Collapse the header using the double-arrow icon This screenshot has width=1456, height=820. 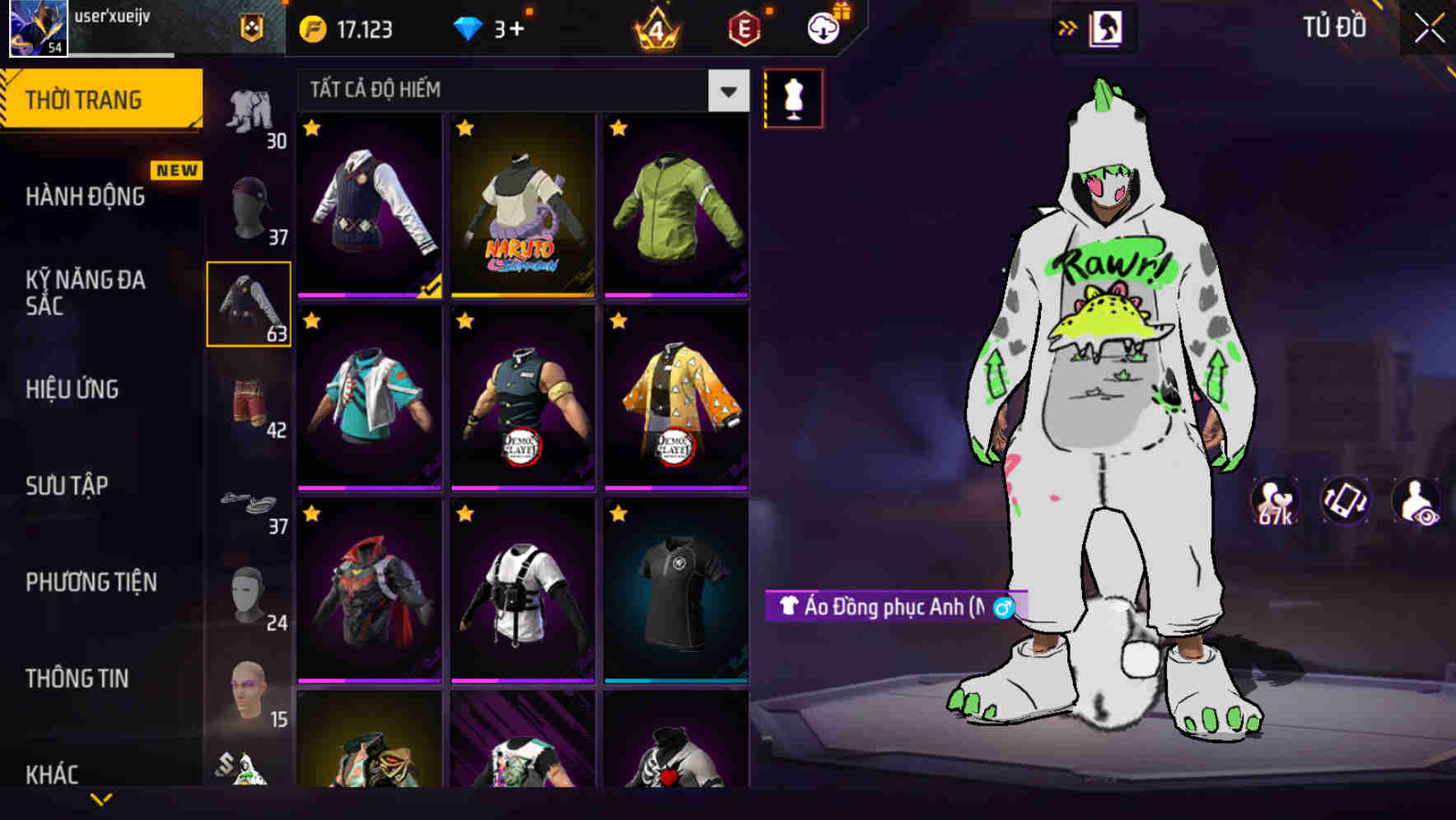[x=1068, y=27]
